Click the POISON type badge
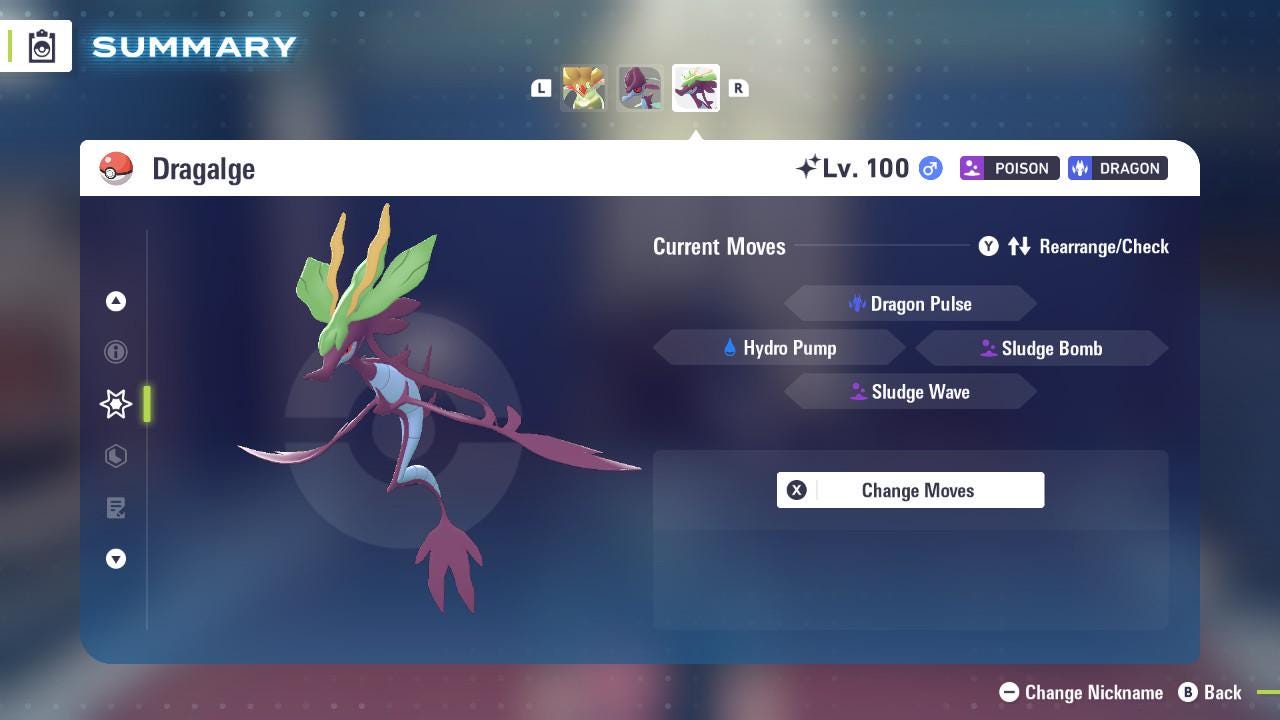 tap(1009, 168)
